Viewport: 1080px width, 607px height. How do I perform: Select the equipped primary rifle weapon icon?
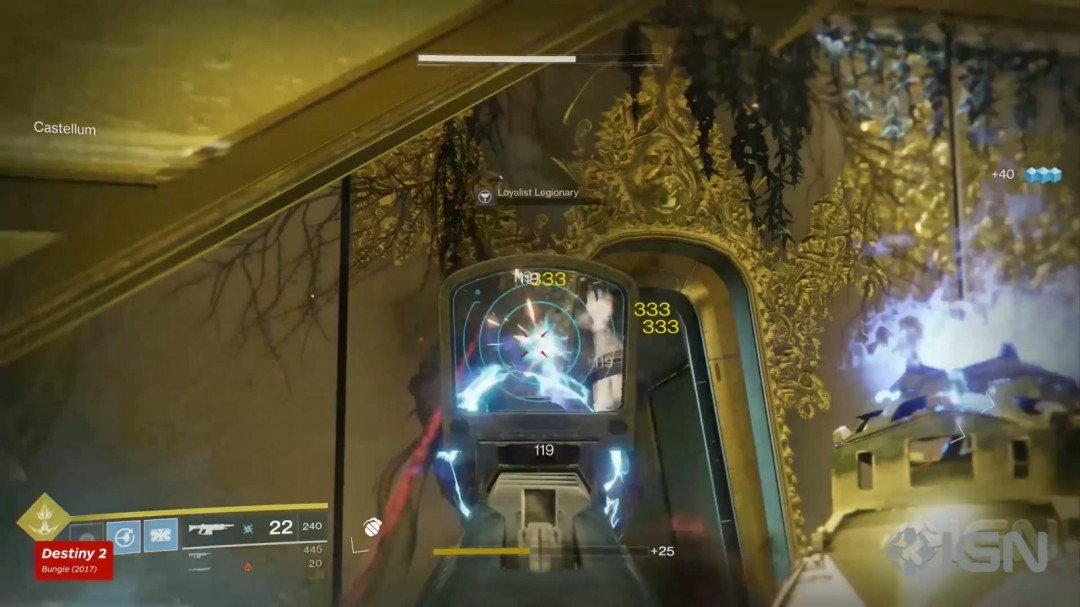click(x=211, y=529)
